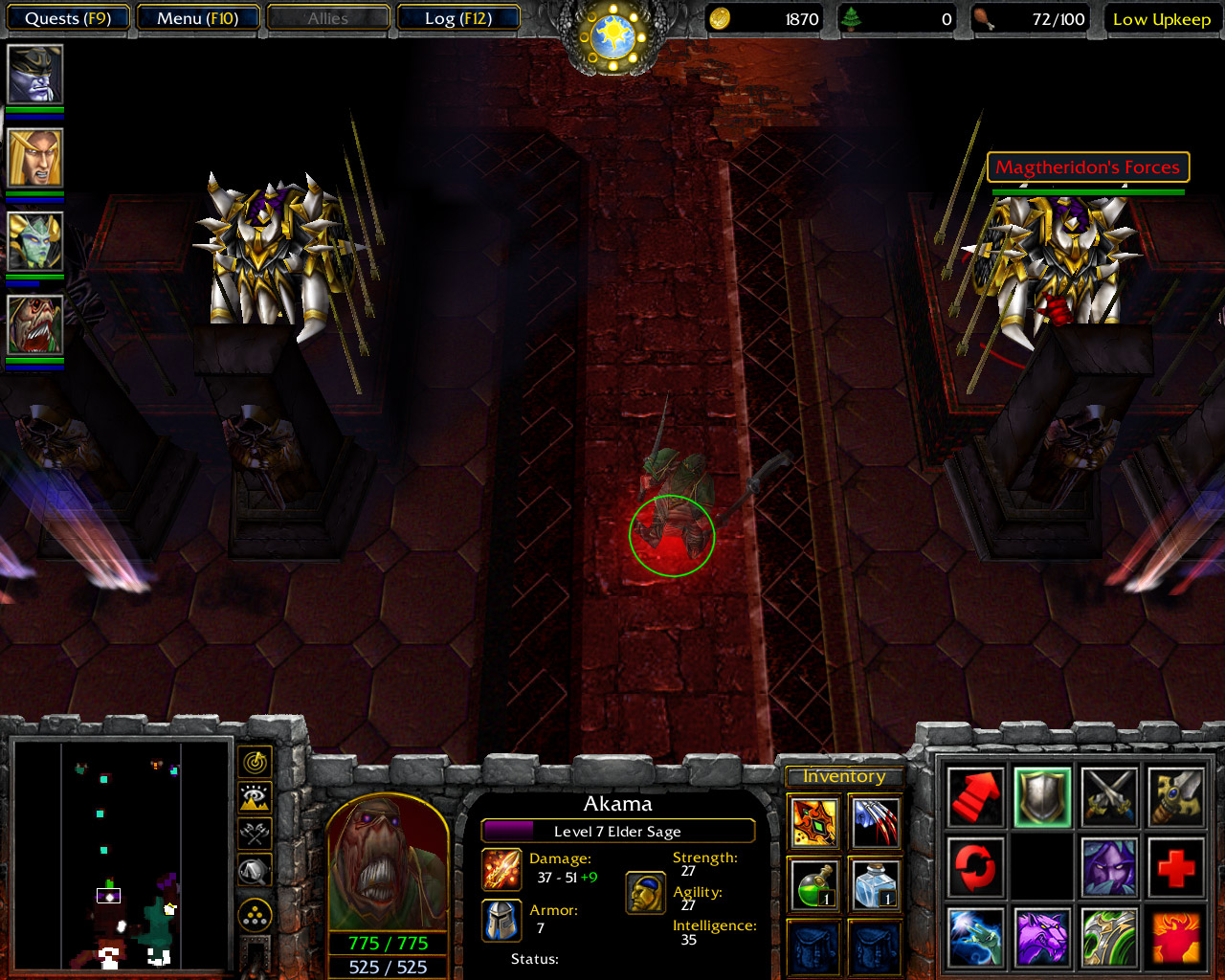Screen dimensions: 1225x980
Task: Click the red arrow Move command
Action: pos(974,795)
